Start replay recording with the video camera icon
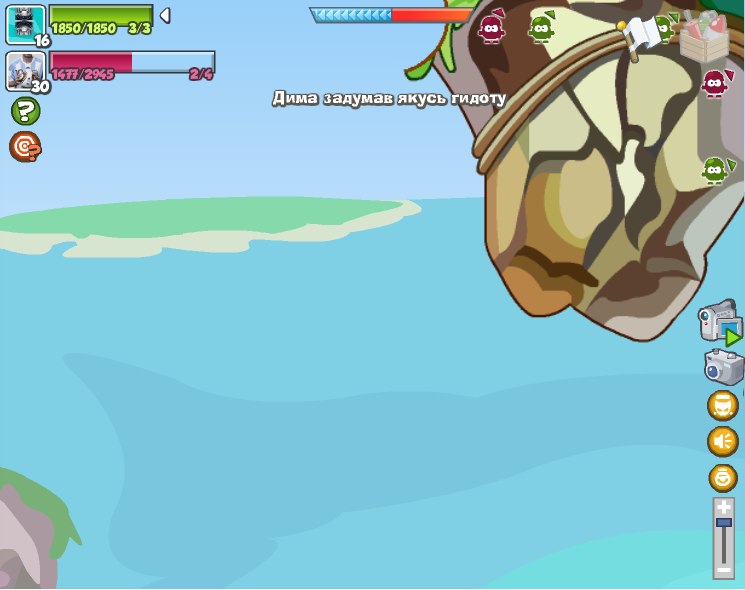The width and height of the screenshot is (745, 590). [720, 323]
